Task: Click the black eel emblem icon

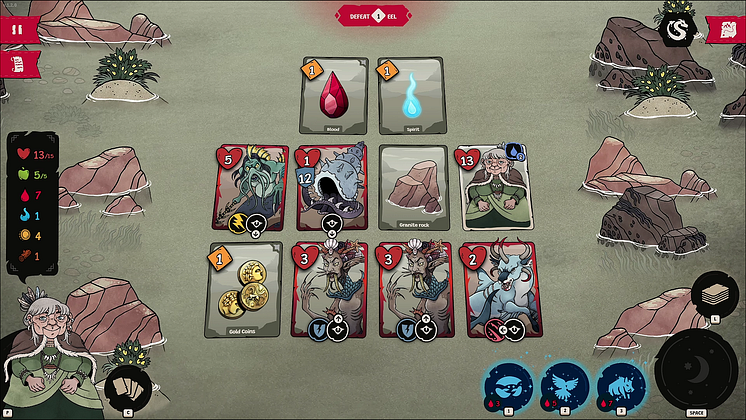Action: click(x=677, y=28)
